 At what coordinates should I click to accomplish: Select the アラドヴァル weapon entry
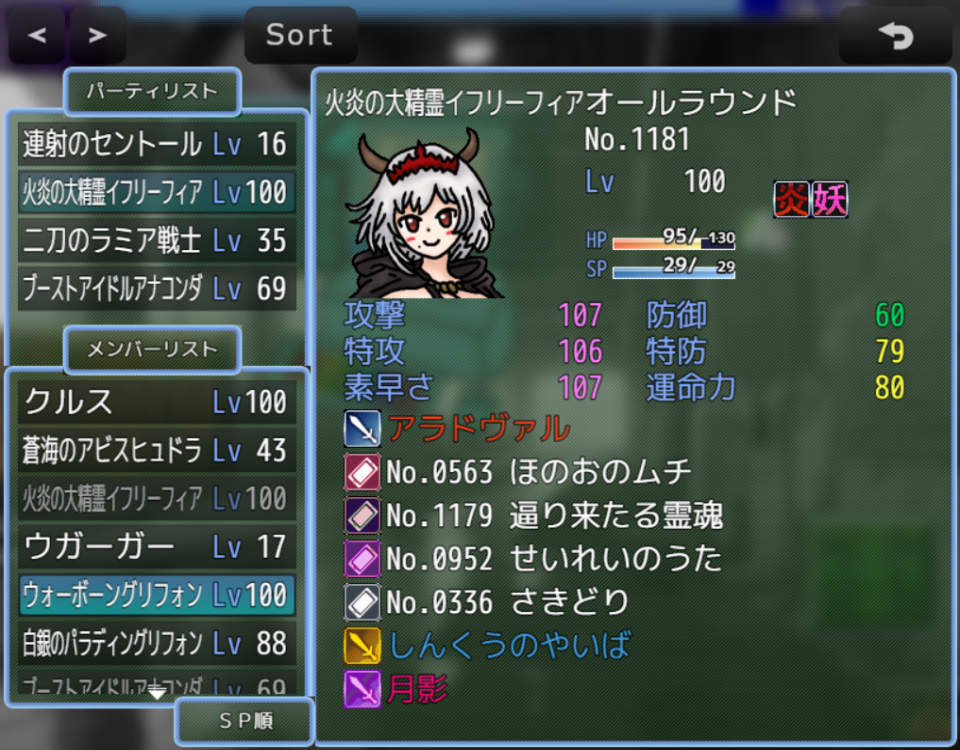click(x=478, y=429)
